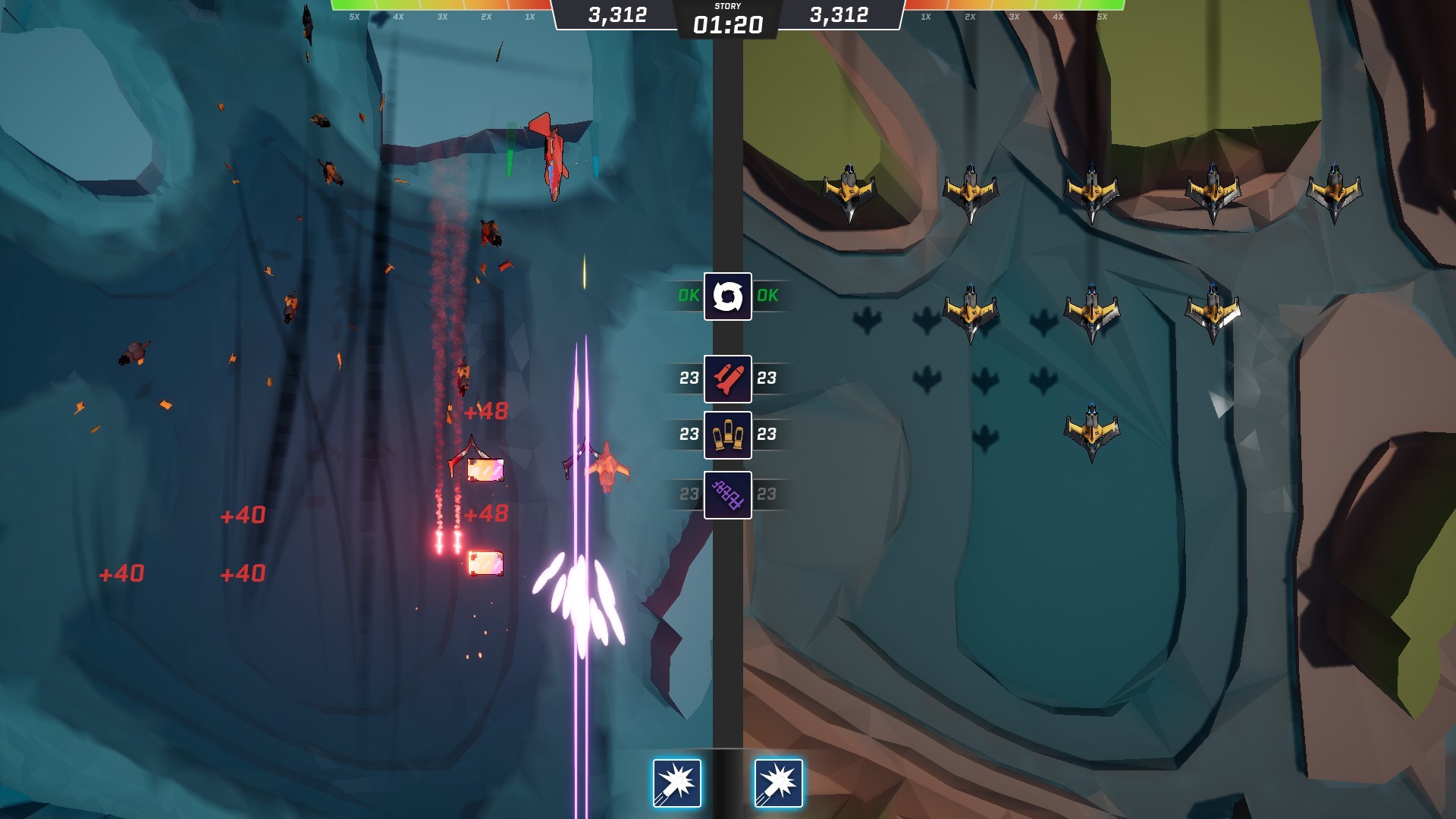The height and width of the screenshot is (819, 1456).
Task: Click the missile count 23 left of the rockets icon
Action: point(689,377)
